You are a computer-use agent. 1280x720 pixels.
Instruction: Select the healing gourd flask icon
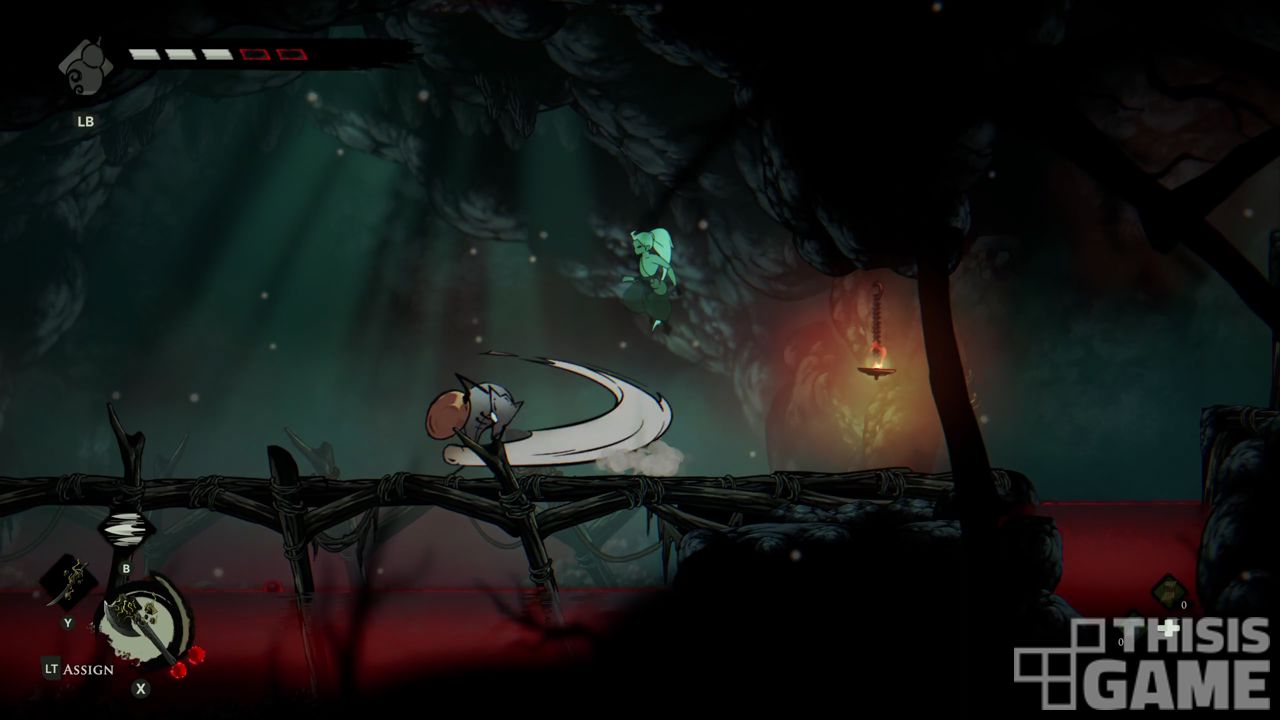pyautogui.click(x=84, y=68)
